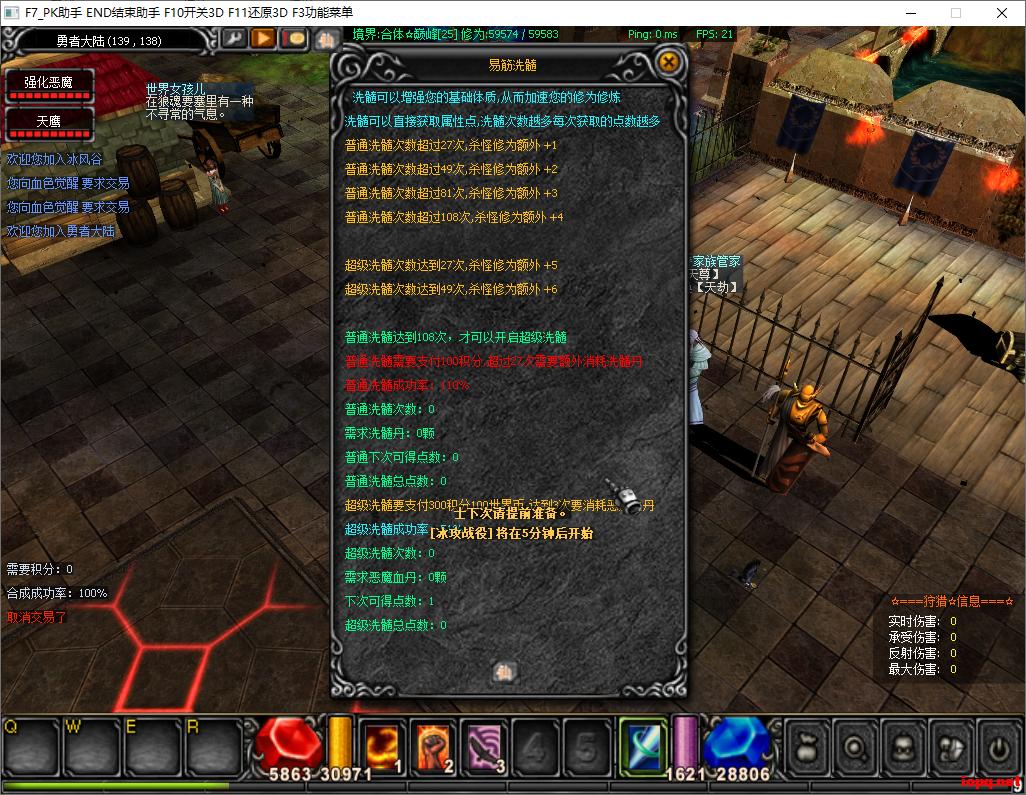The width and height of the screenshot is (1026, 795).
Task: Close the game window
Action: (x=1002, y=13)
